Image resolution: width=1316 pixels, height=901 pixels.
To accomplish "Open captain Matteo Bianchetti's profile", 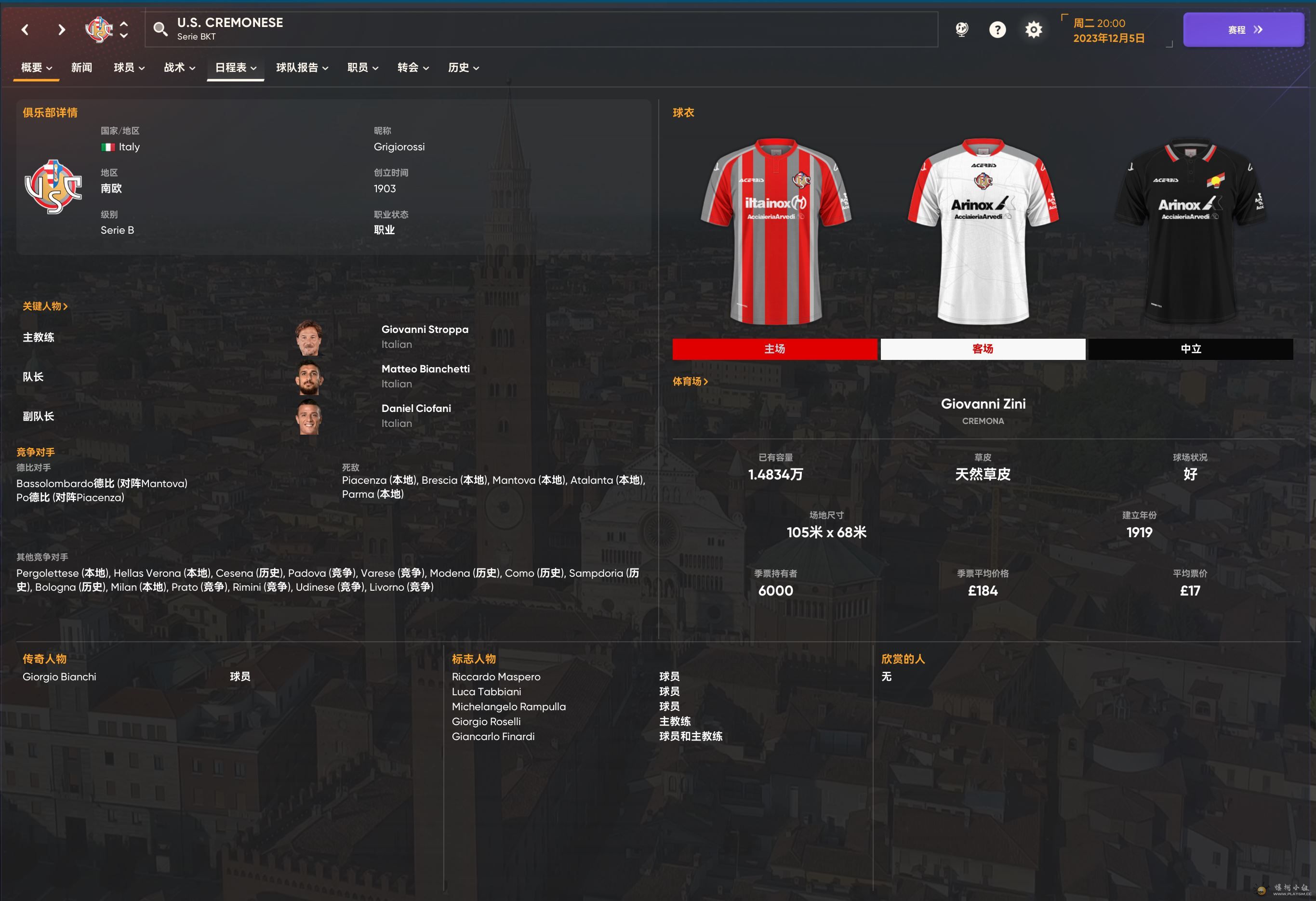I will tap(425, 369).
